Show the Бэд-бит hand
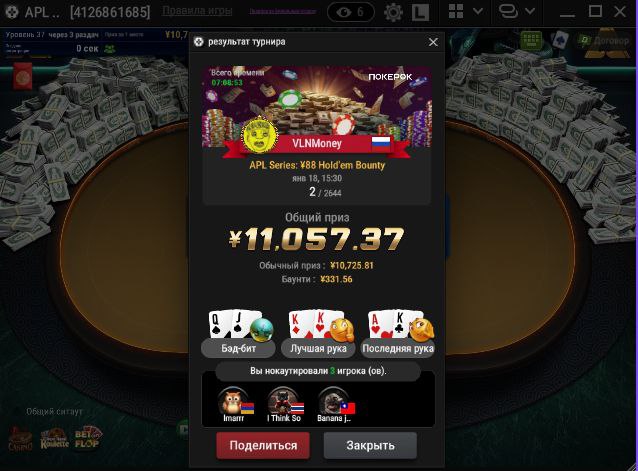The image size is (638, 471). 238,349
